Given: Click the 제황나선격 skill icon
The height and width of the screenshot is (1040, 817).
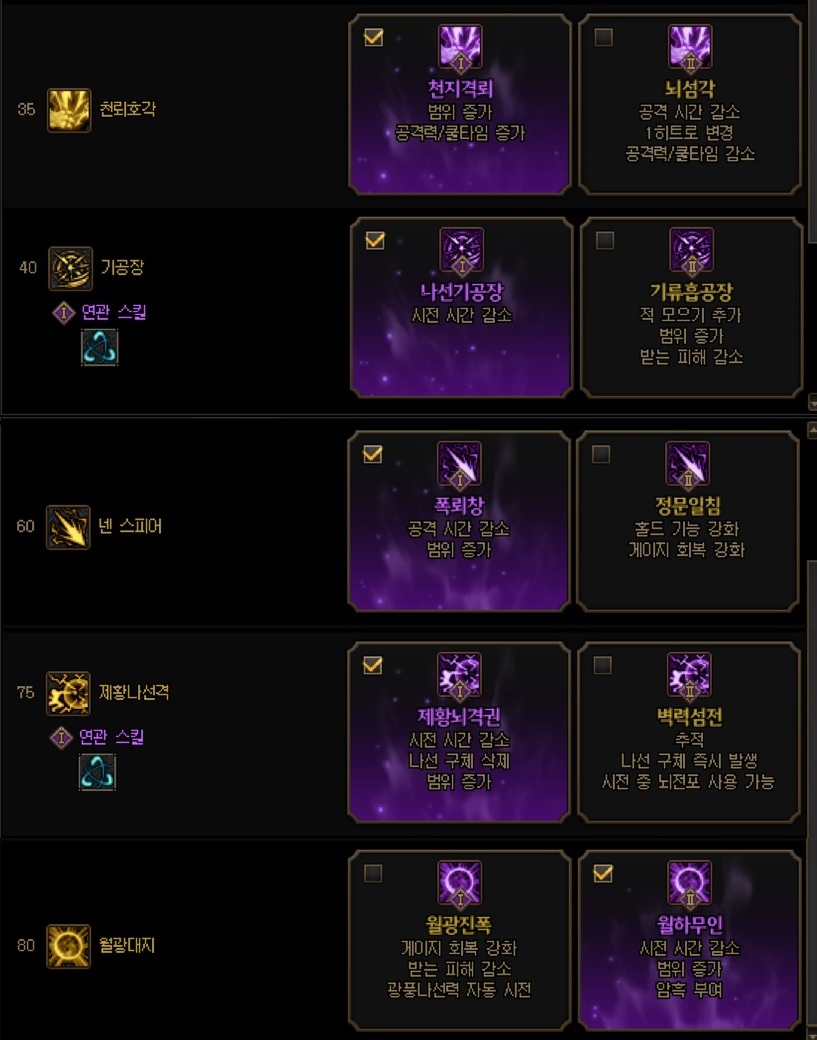Looking at the screenshot, I should (68, 692).
